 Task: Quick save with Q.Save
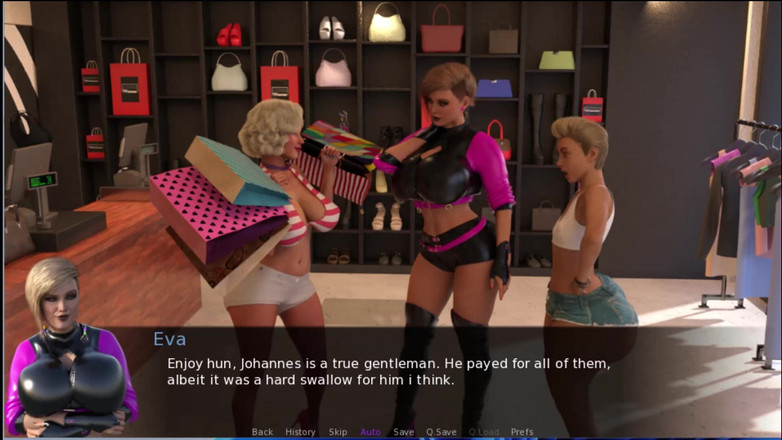tap(441, 432)
